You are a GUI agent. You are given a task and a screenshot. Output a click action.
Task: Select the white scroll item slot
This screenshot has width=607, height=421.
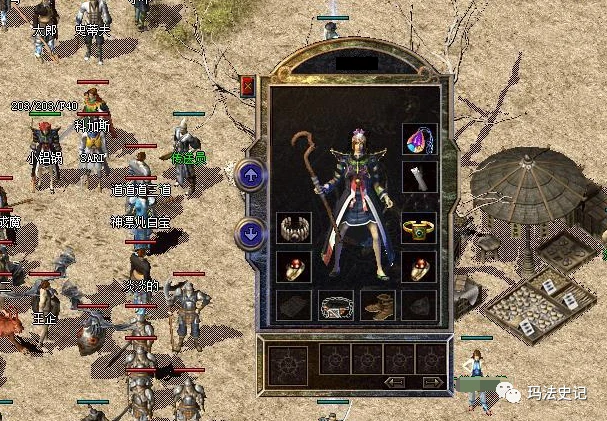tap(418, 177)
